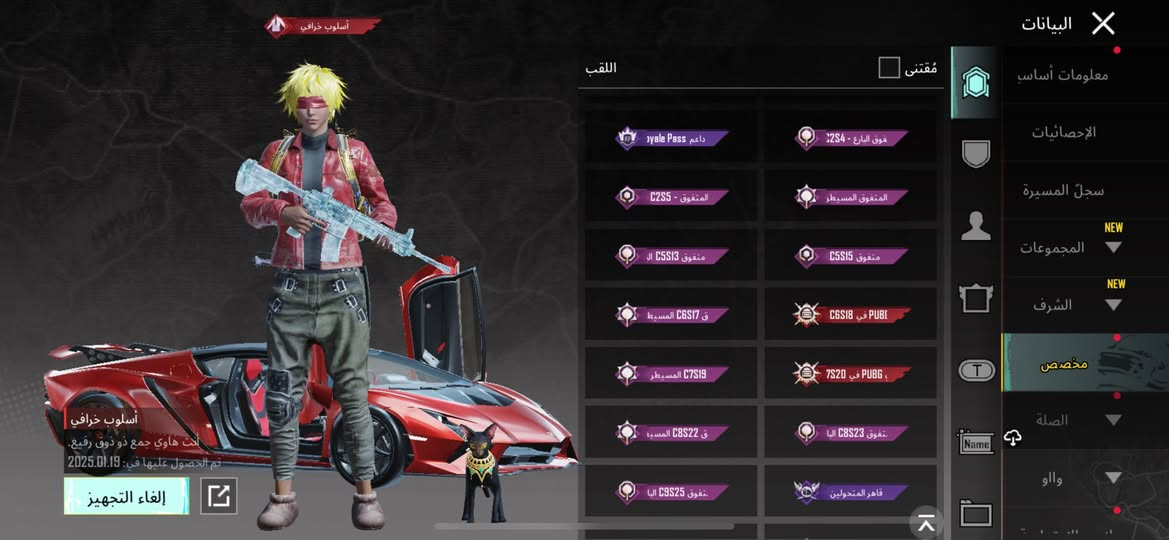Share the equipped title with the arrow icon
Viewport: 1169px width, 540px height.
click(x=219, y=496)
